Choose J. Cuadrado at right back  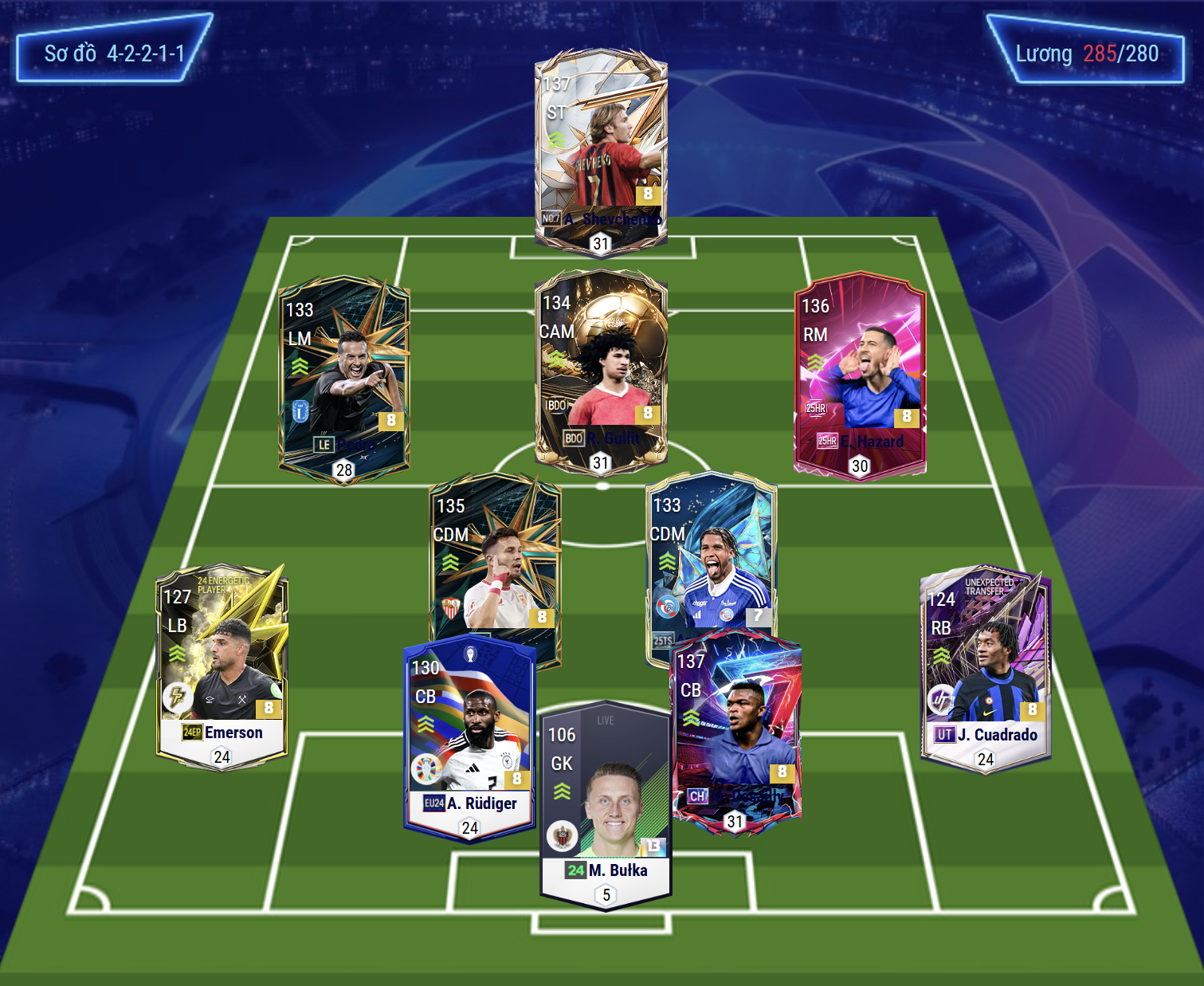point(985,670)
